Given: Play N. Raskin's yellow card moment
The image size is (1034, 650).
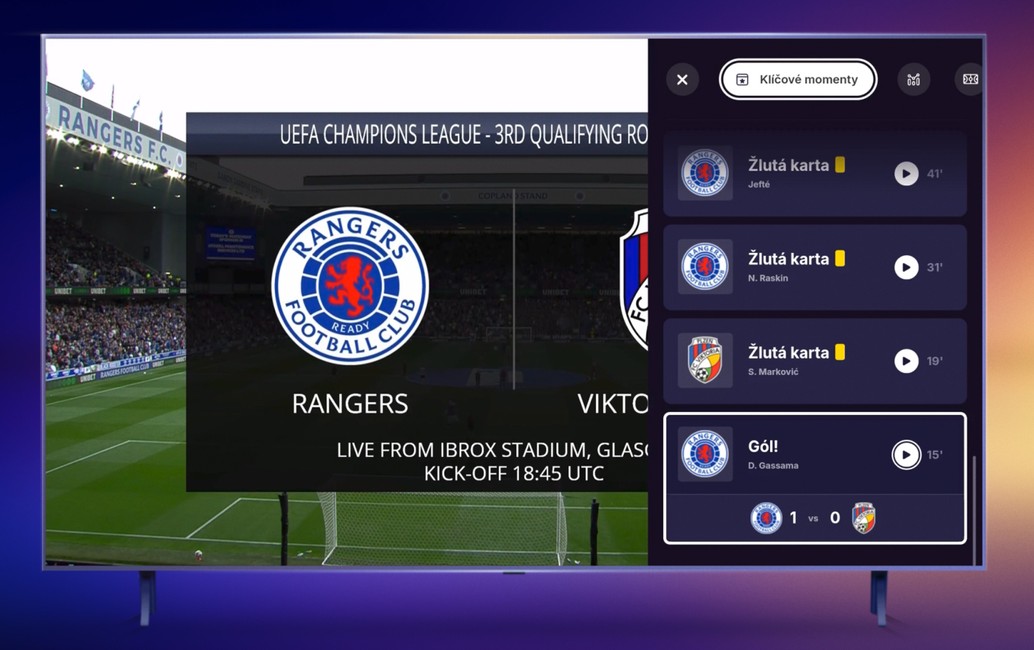Looking at the screenshot, I should [x=906, y=268].
